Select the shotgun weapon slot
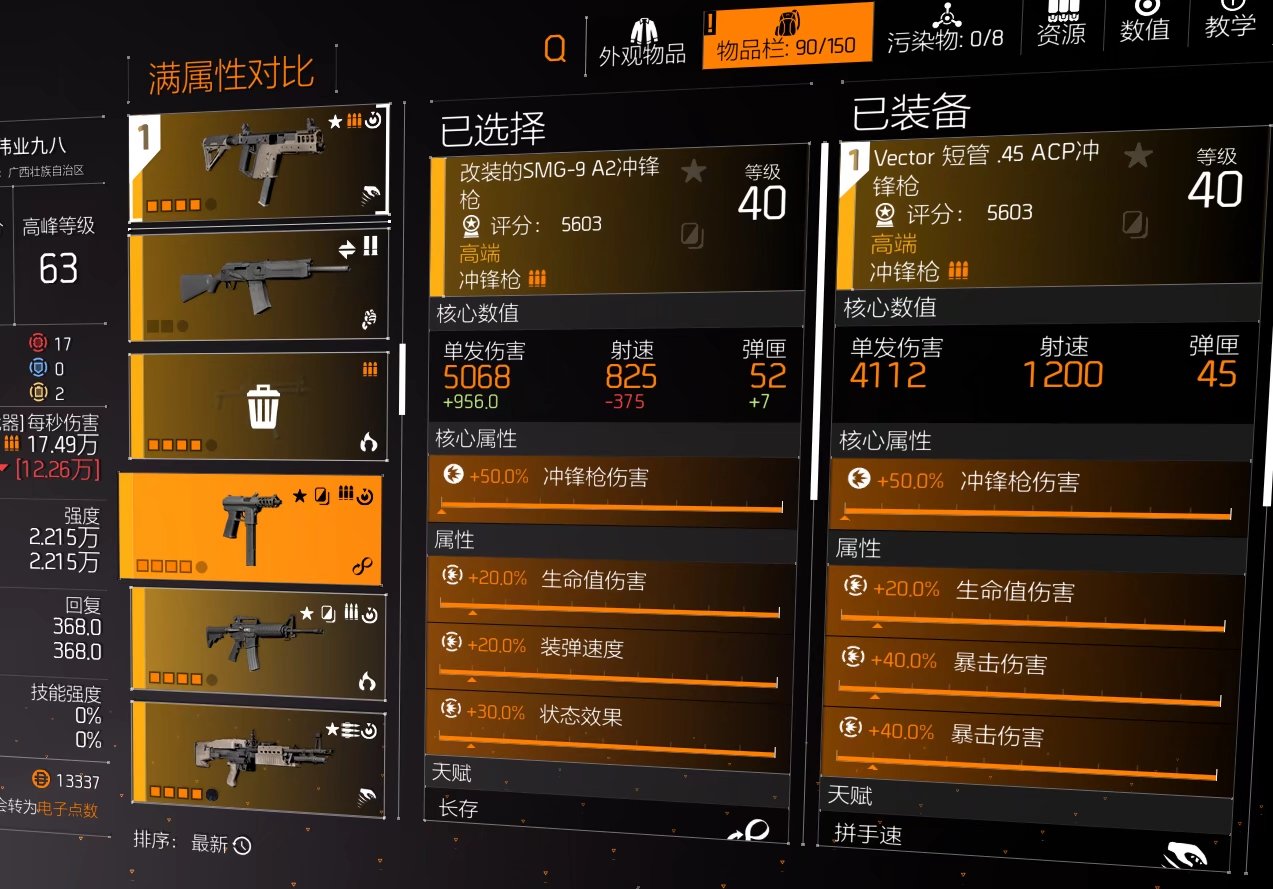Screen dimensions: 1273x889 pos(258,283)
